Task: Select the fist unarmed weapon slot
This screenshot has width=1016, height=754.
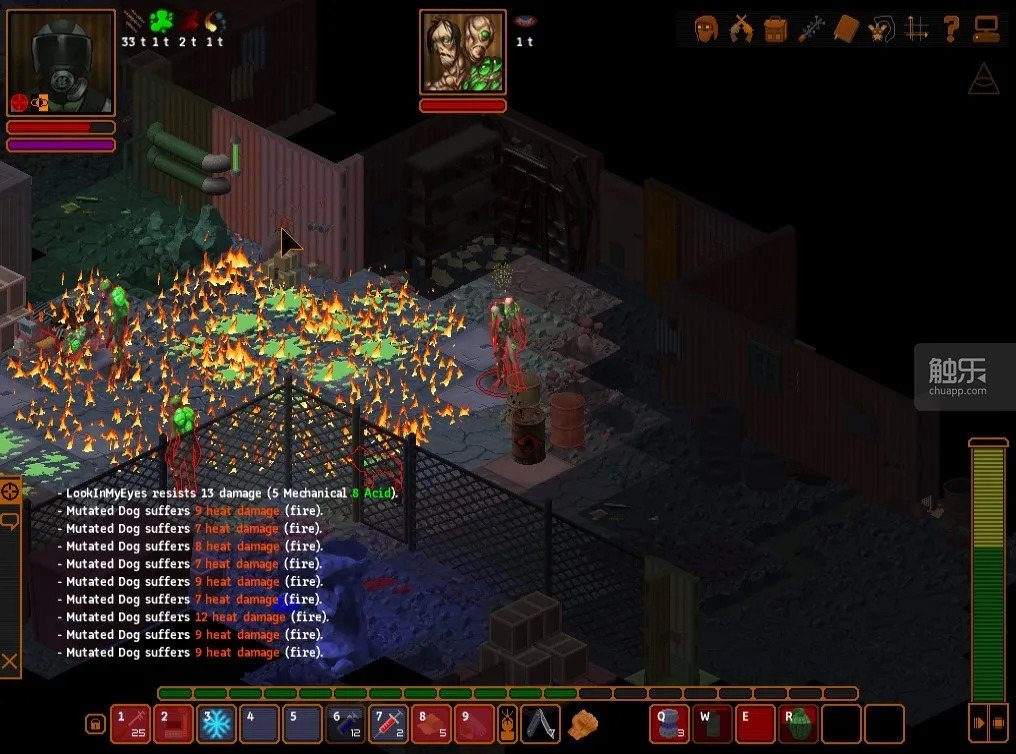Action: point(582,723)
